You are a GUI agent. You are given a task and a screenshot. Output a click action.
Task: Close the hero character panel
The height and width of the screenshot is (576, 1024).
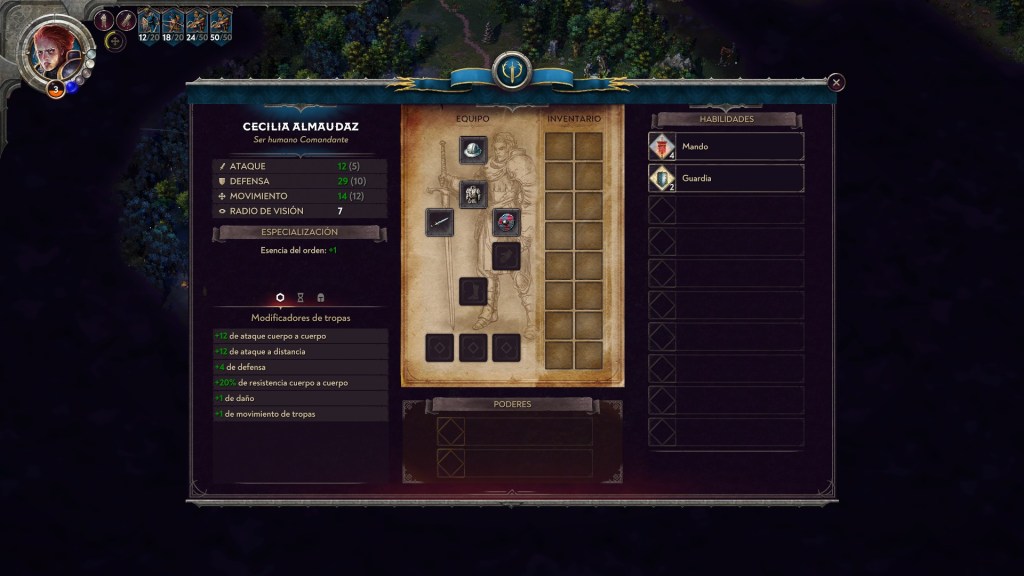pos(836,82)
